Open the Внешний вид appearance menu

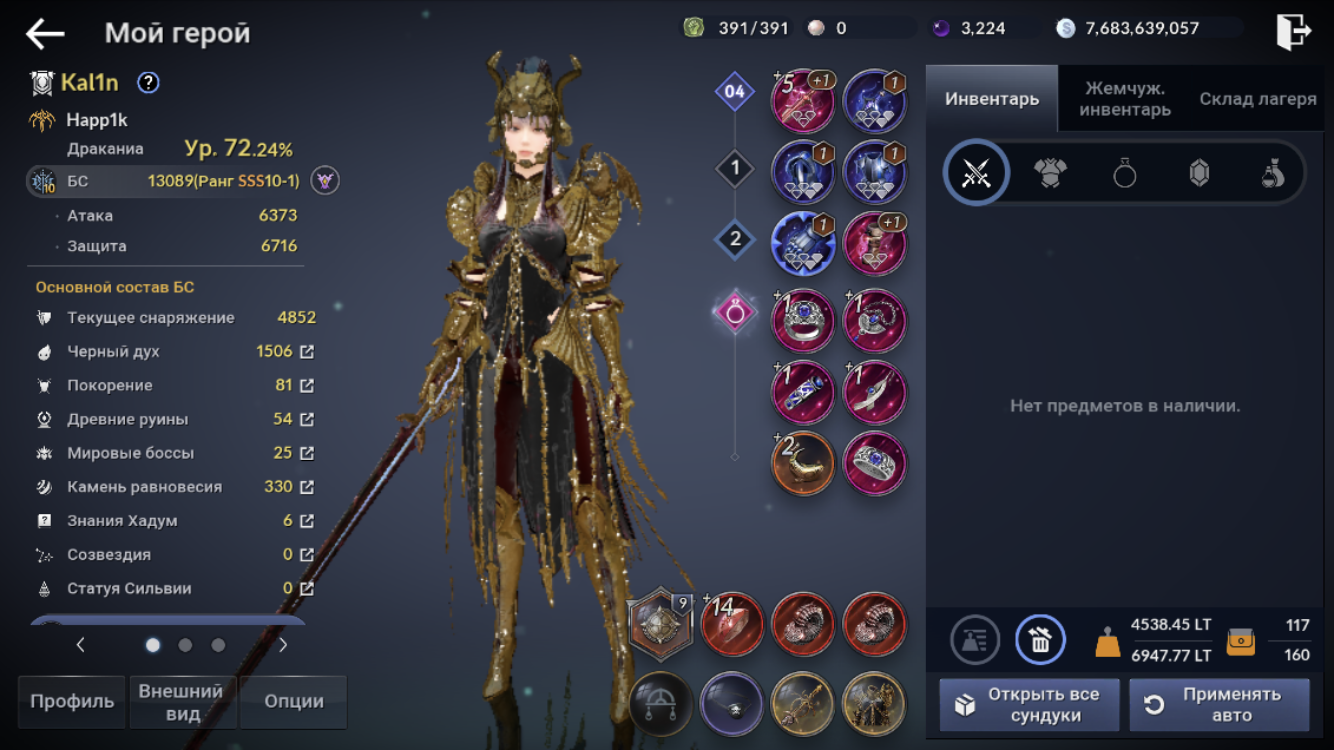181,701
